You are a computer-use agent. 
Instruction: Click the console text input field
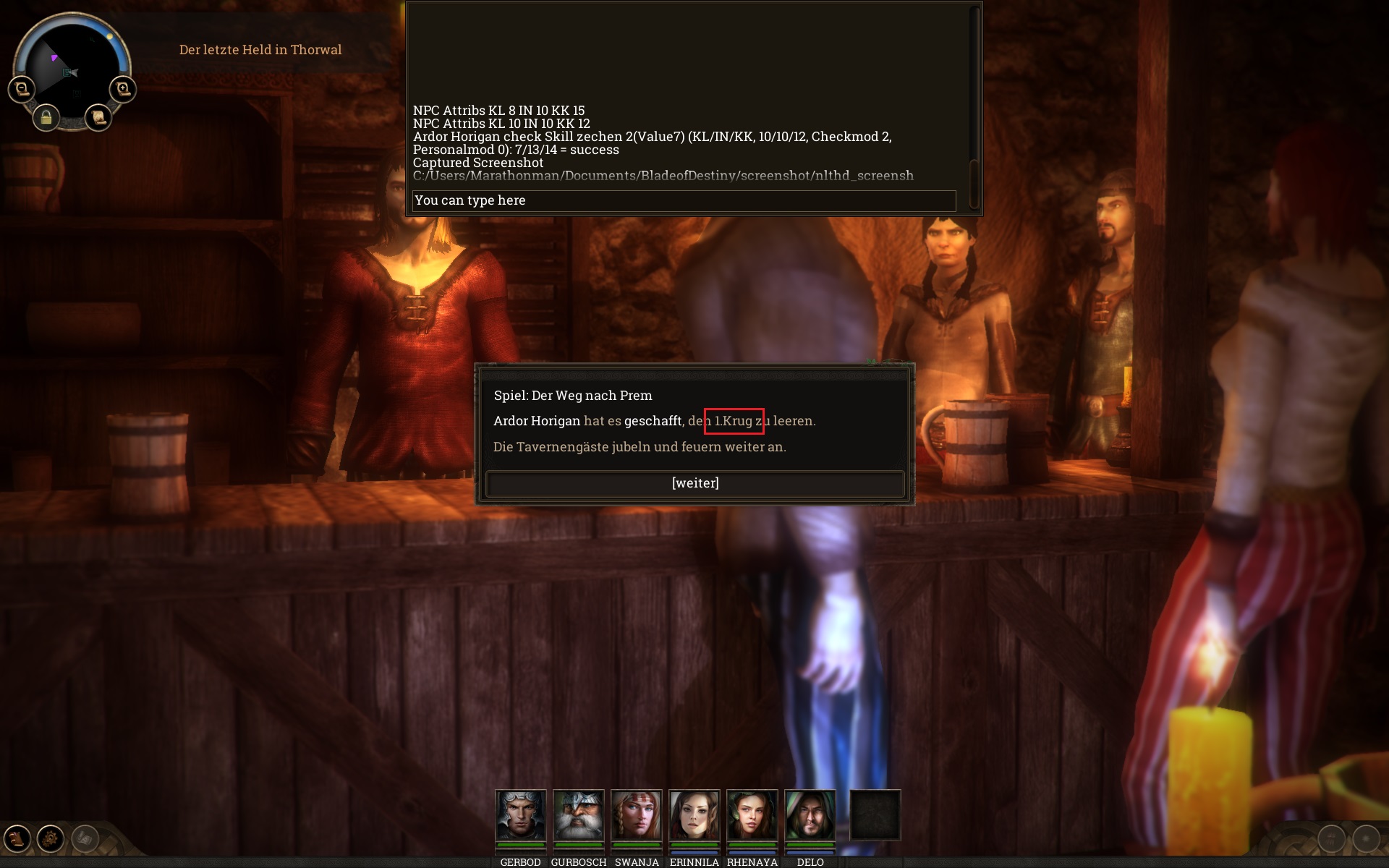coord(684,200)
